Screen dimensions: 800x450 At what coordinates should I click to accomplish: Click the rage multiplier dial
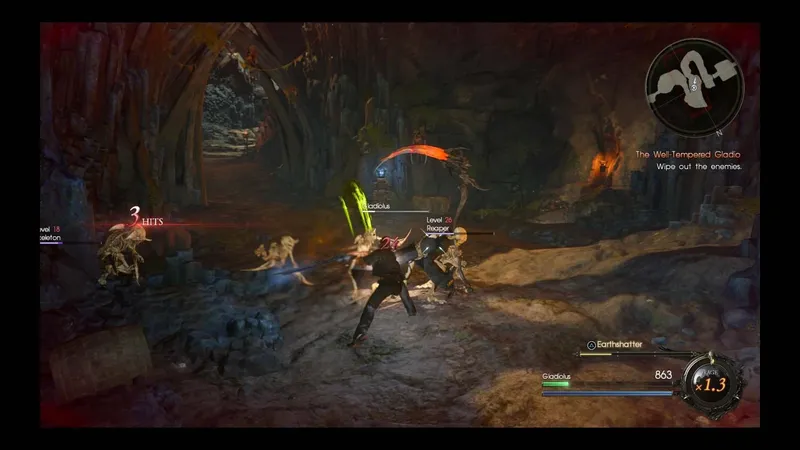coord(709,382)
